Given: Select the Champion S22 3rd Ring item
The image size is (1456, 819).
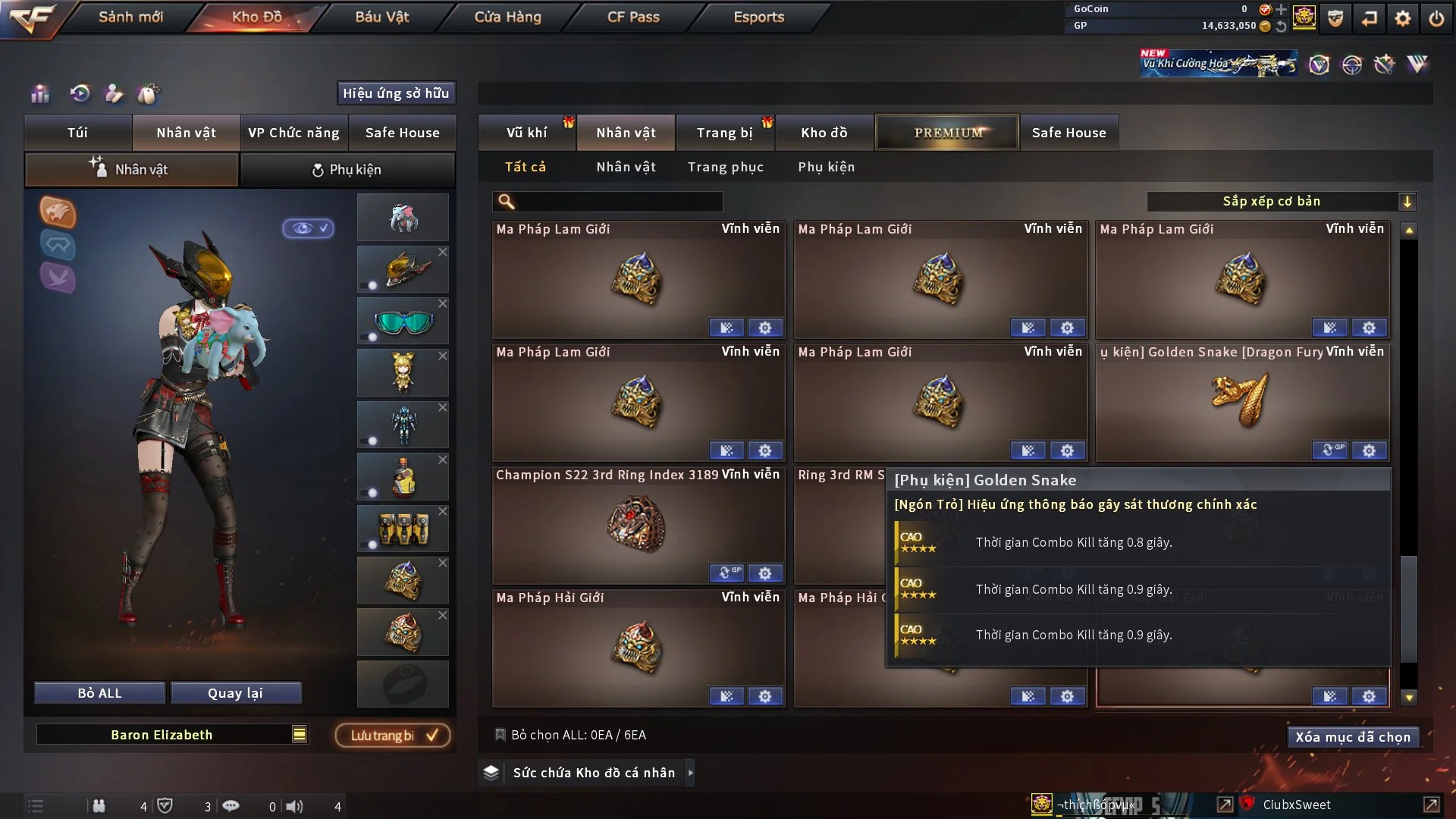Looking at the screenshot, I should pos(637,525).
